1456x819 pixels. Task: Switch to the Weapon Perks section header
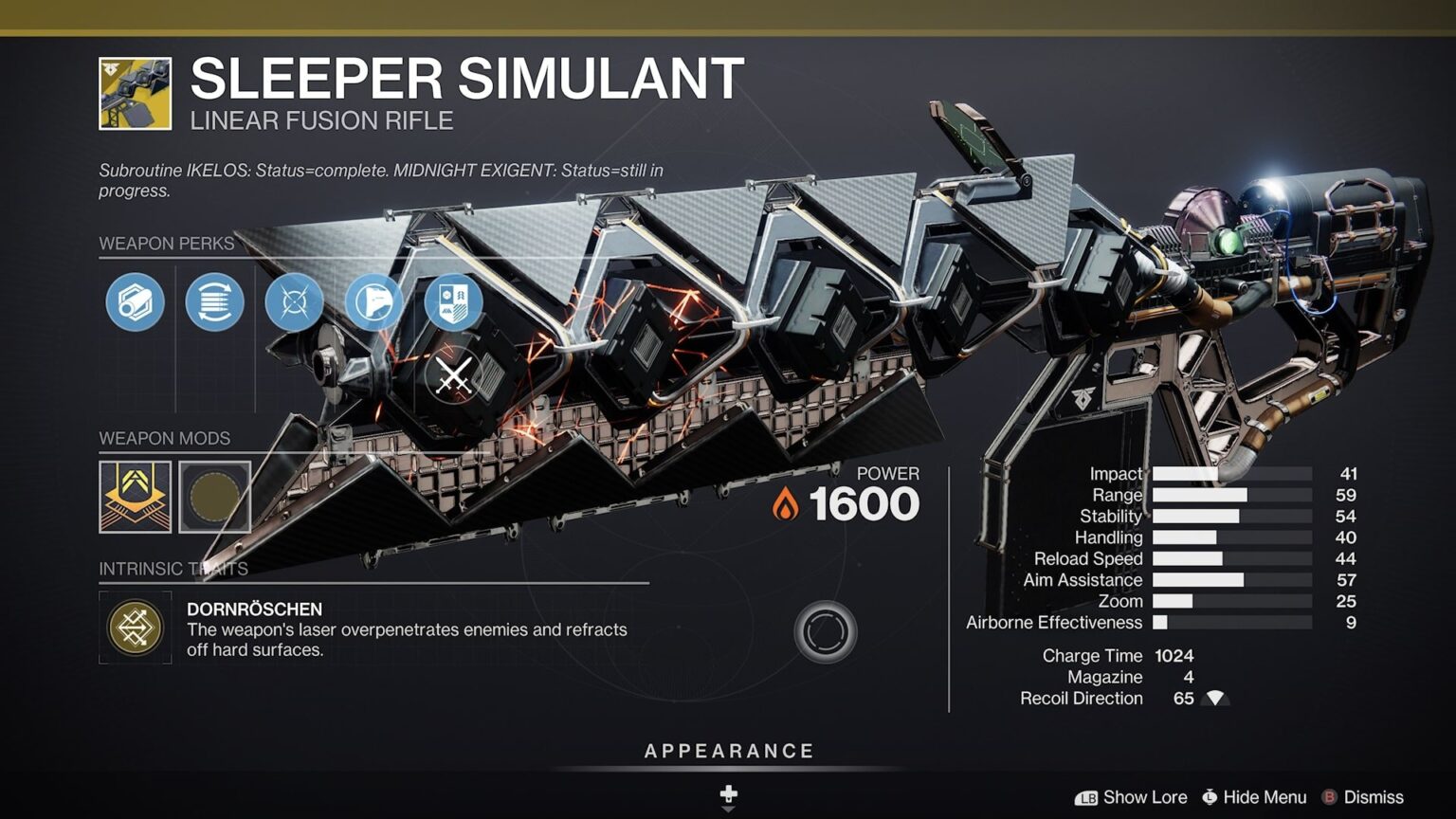click(166, 244)
